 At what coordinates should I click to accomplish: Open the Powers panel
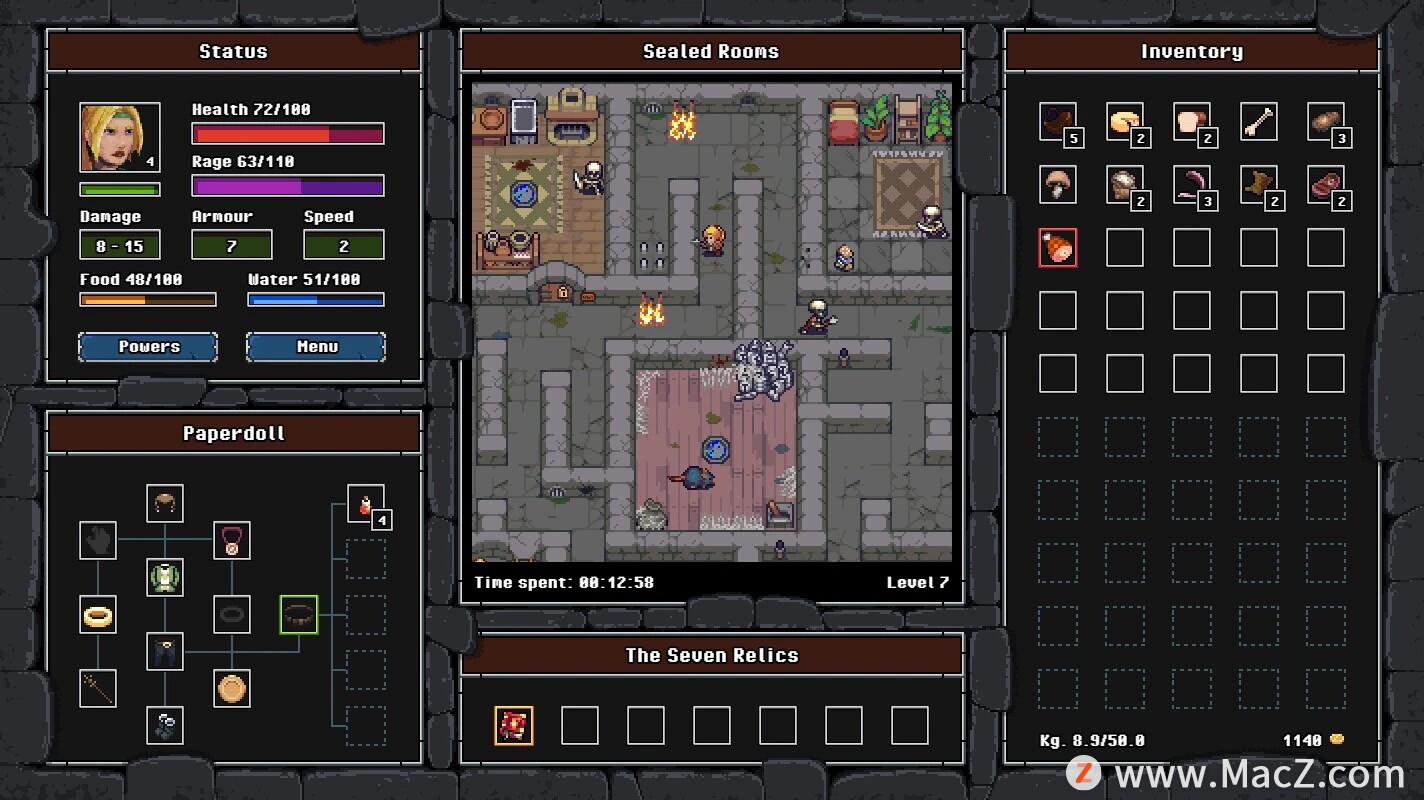[x=148, y=347]
